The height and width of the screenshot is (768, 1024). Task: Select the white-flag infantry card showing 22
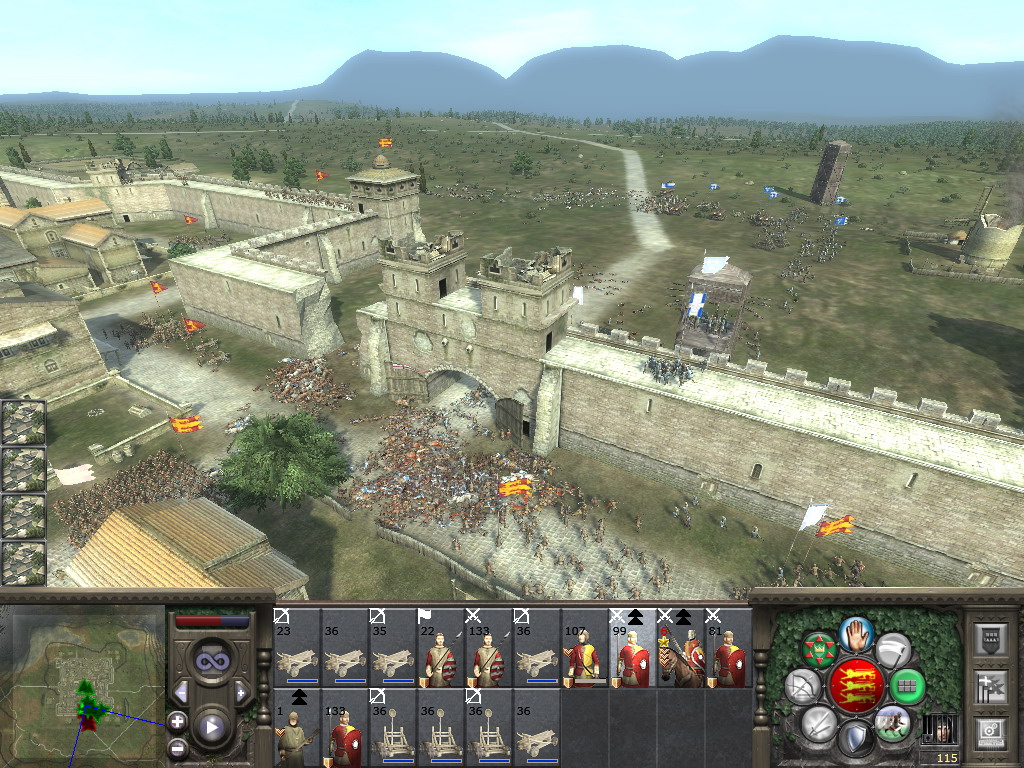click(x=441, y=647)
